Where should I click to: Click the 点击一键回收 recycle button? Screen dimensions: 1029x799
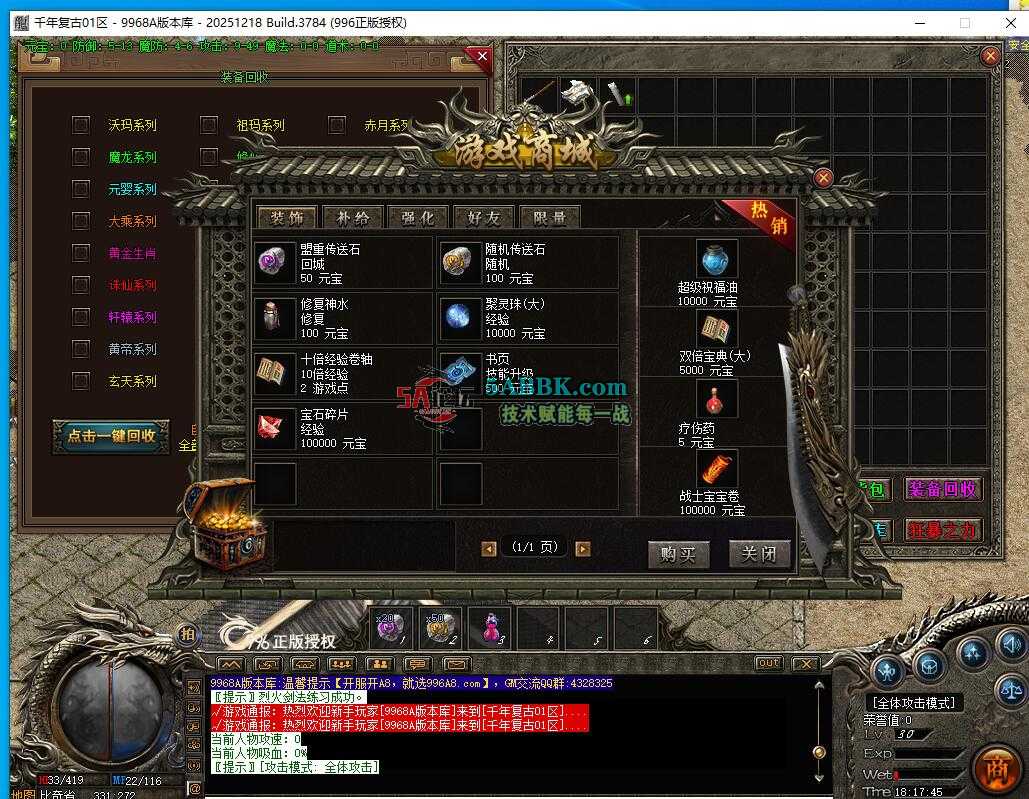pyautogui.click(x=111, y=435)
